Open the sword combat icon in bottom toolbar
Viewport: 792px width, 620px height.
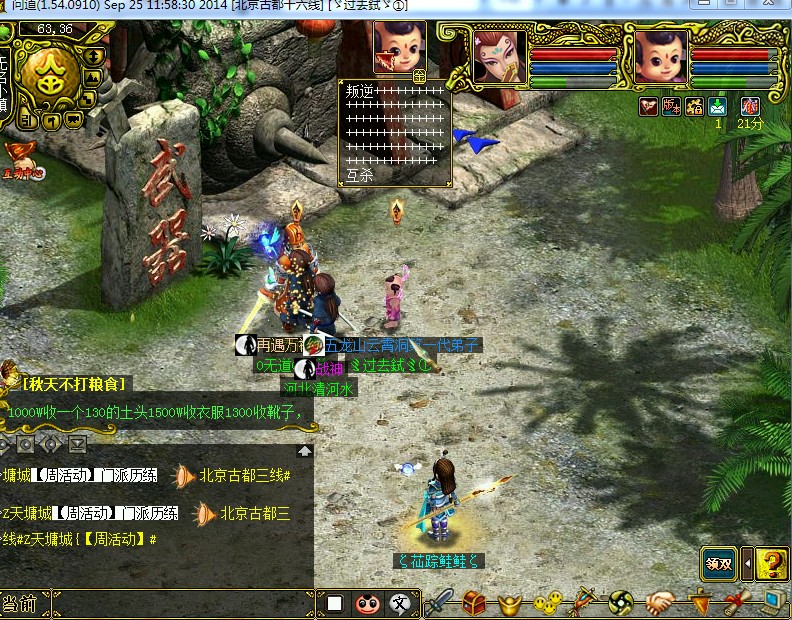point(438,603)
